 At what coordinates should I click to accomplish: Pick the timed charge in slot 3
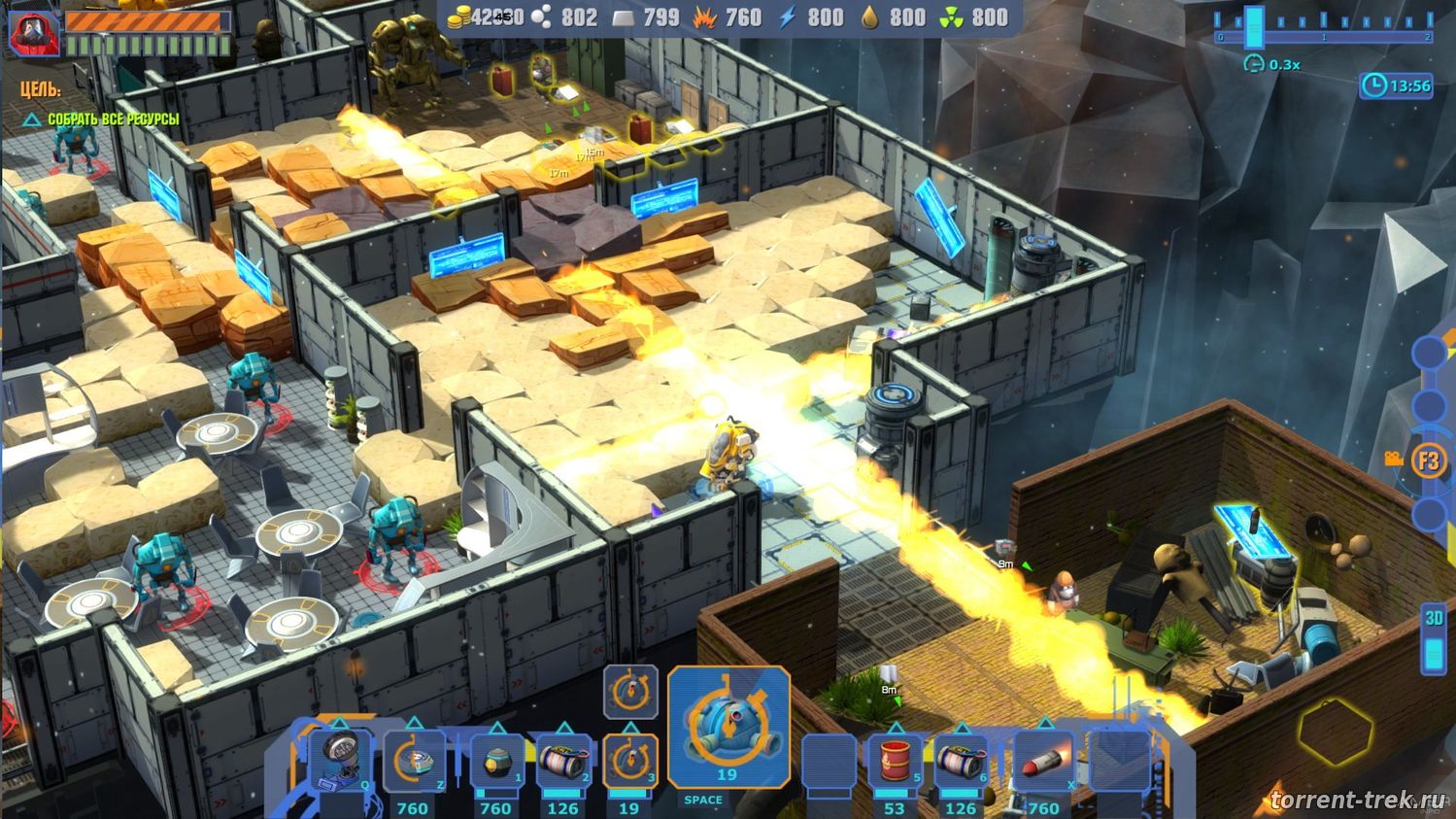[629, 760]
